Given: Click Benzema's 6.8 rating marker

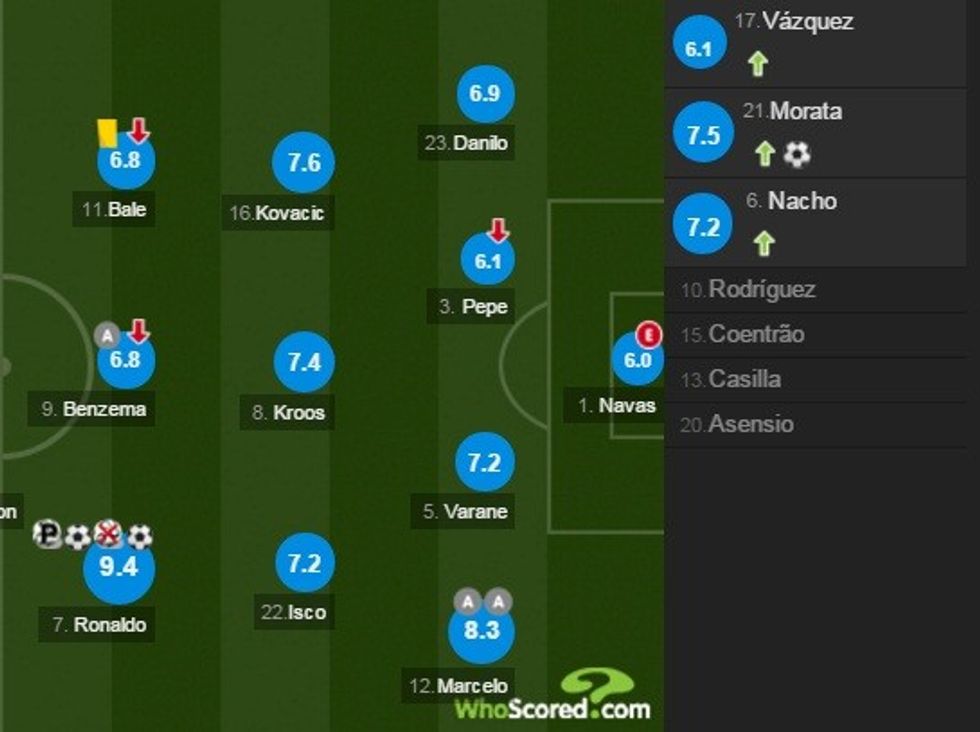Looking at the screenshot, I should (125, 360).
